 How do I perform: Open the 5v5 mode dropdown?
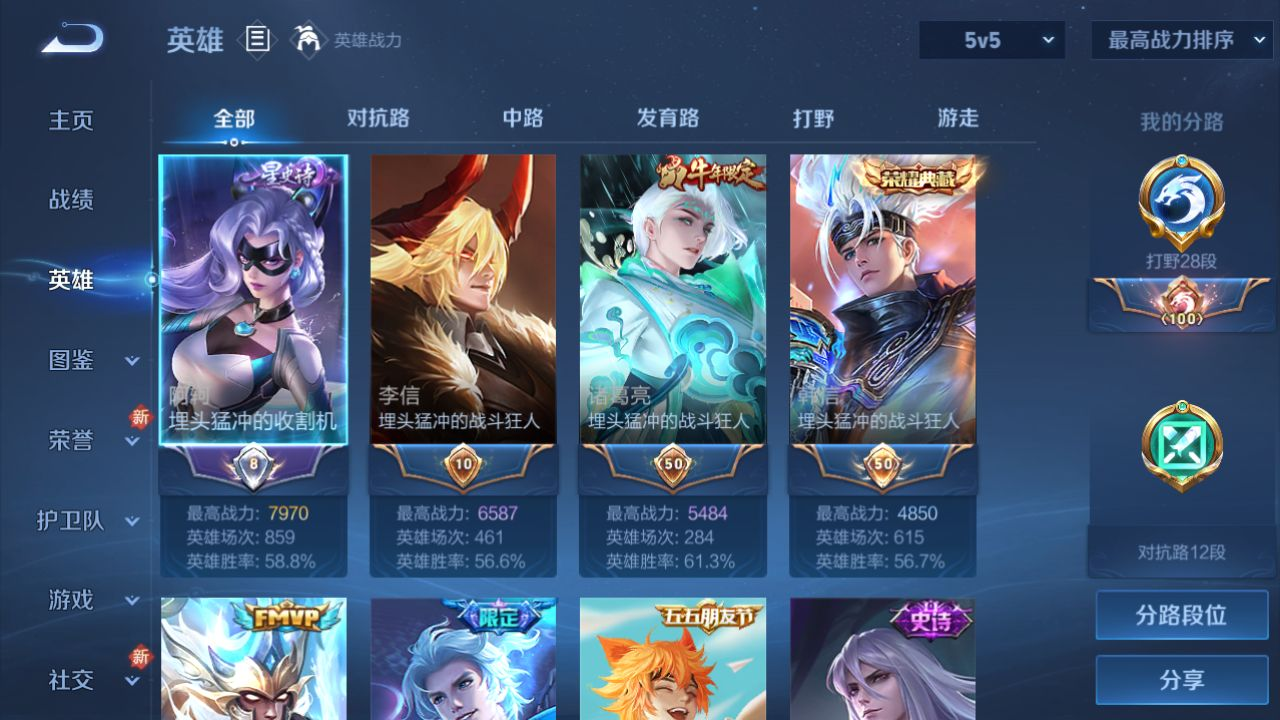tap(992, 40)
